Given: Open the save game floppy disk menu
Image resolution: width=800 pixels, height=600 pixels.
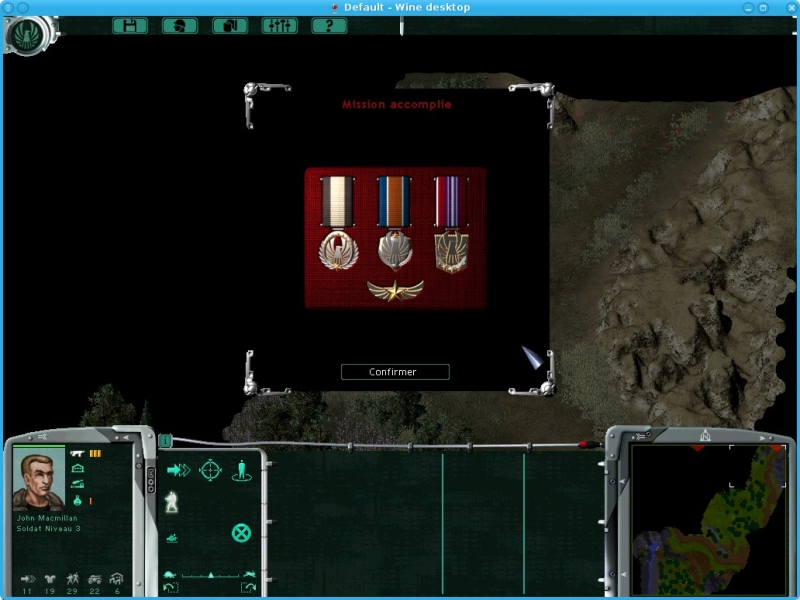Looking at the screenshot, I should tap(130, 26).
